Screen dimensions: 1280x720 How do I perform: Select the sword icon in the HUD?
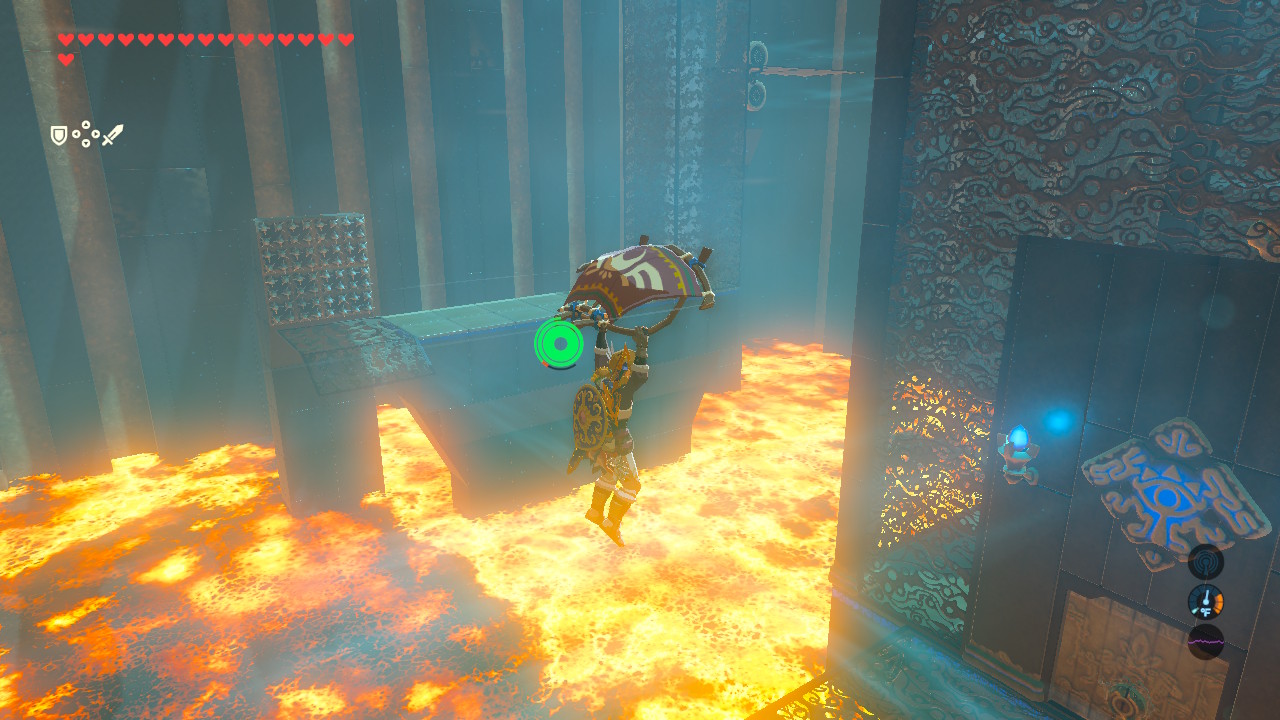(x=113, y=133)
